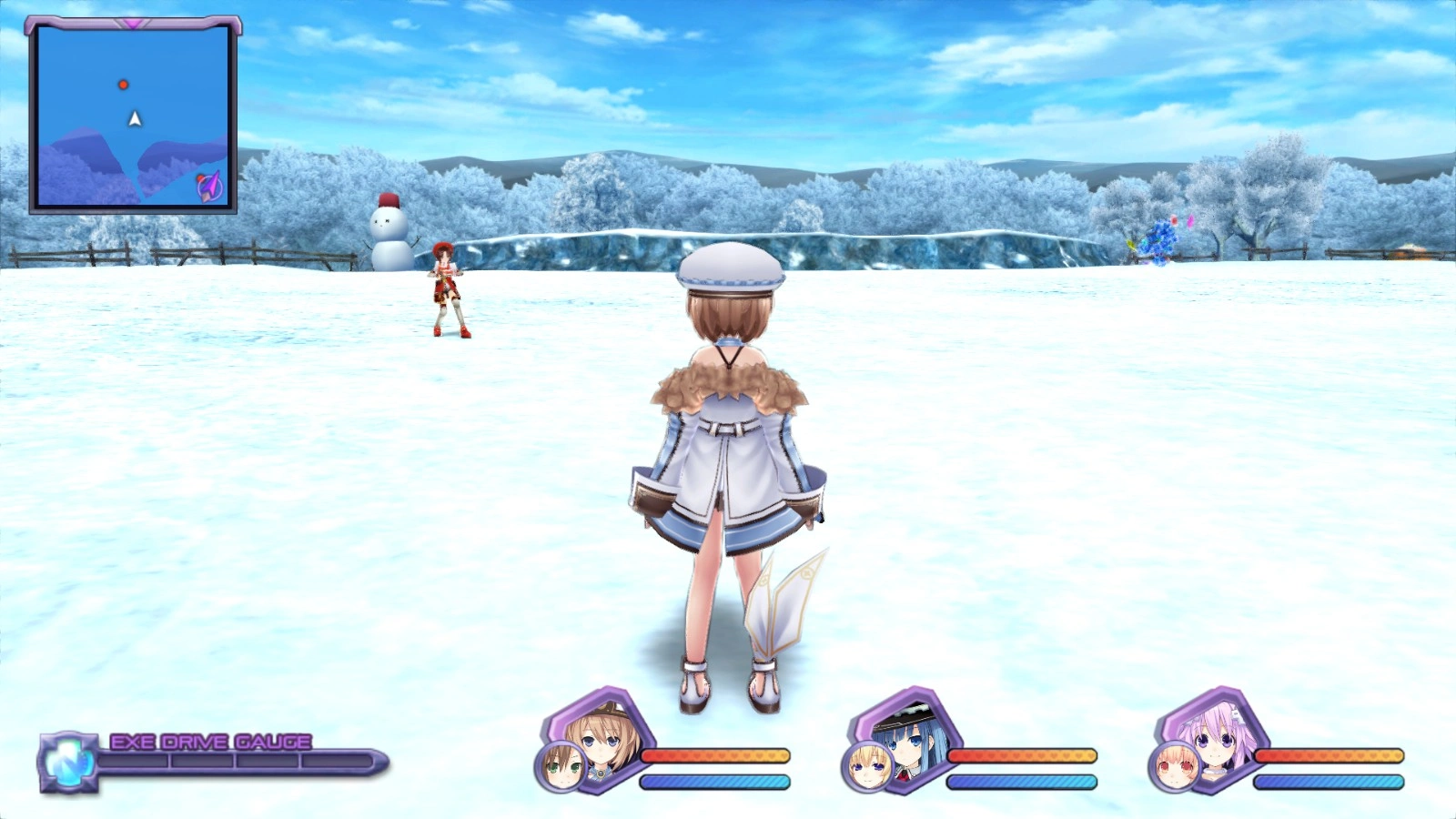The height and width of the screenshot is (819, 1456).
Task: Choose the blonde partner portrait
Action: pyautogui.click(x=865, y=768)
